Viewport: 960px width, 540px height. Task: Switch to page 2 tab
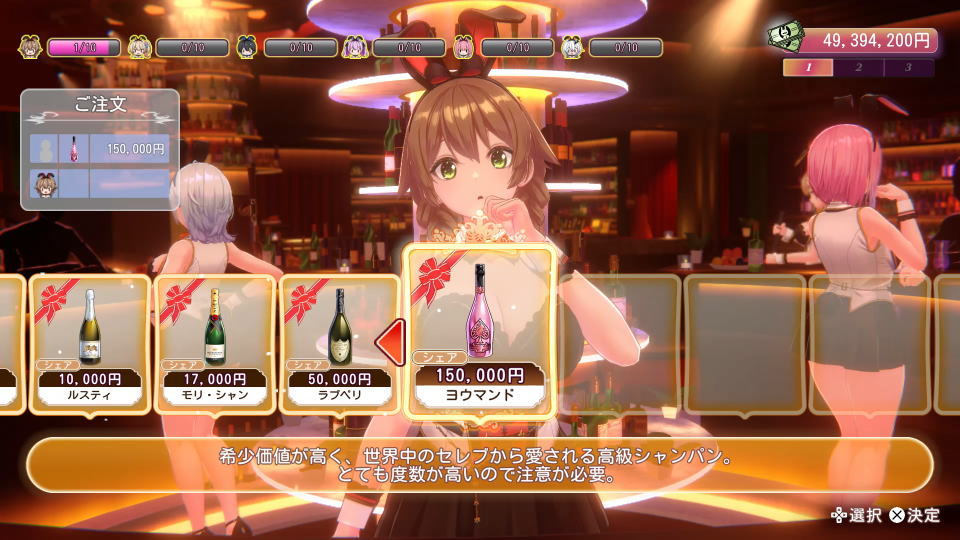tap(858, 68)
